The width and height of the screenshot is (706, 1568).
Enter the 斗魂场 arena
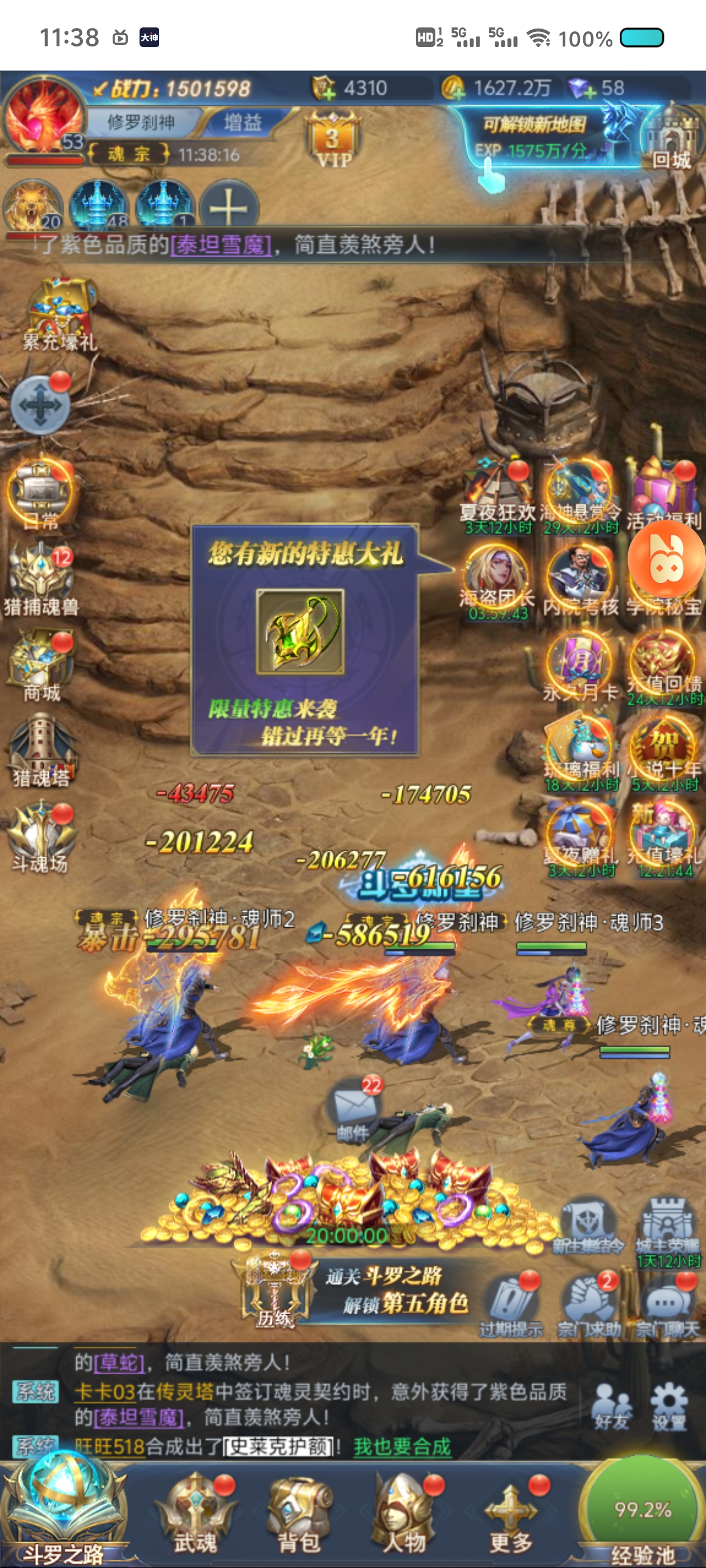pos(41,838)
